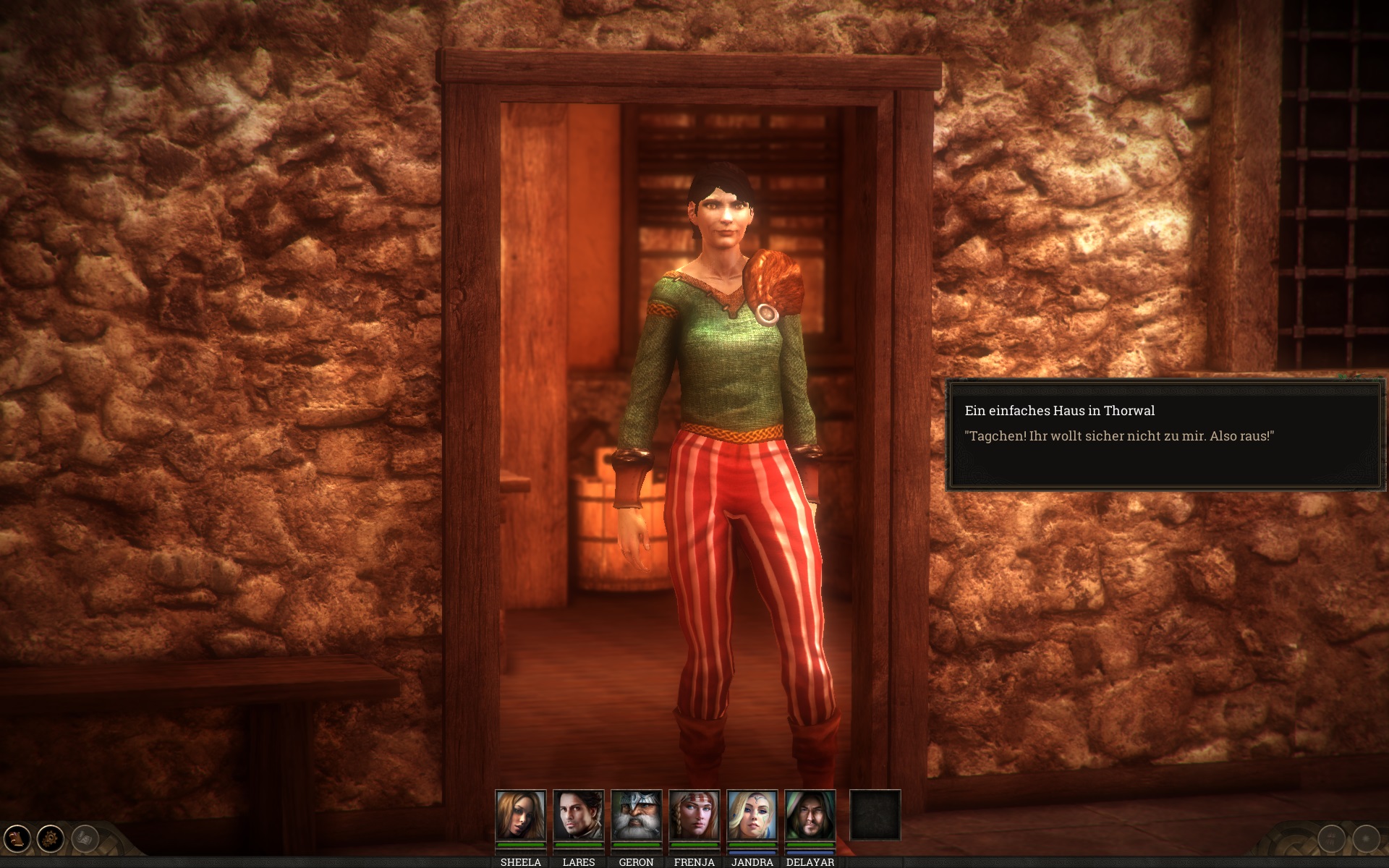
Task: Select Sheela's party portrait
Action: pyautogui.click(x=520, y=815)
